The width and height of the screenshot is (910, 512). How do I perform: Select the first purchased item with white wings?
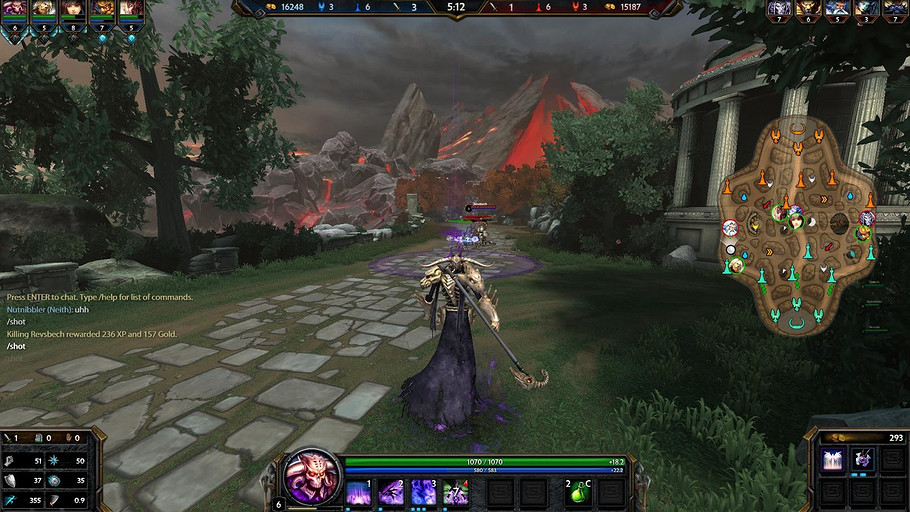click(x=832, y=459)
